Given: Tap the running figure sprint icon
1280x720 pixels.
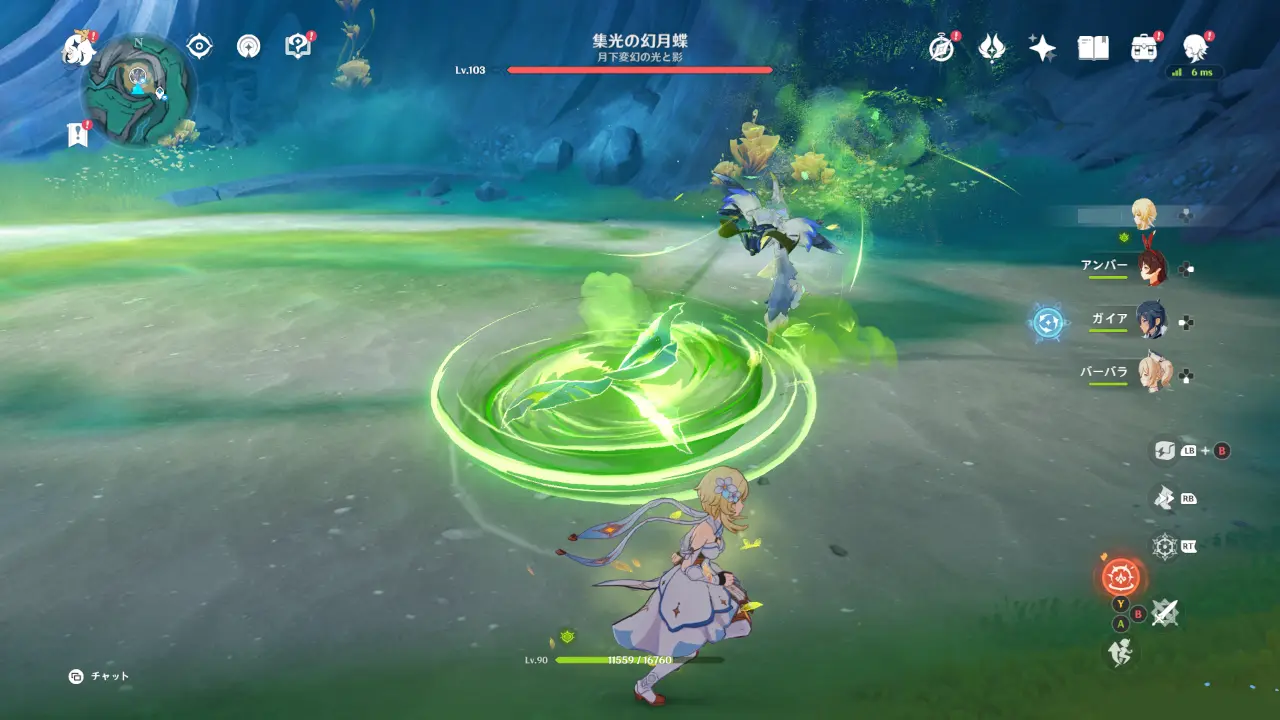Looking at the screenshot, I should (x=1119, y=653).
